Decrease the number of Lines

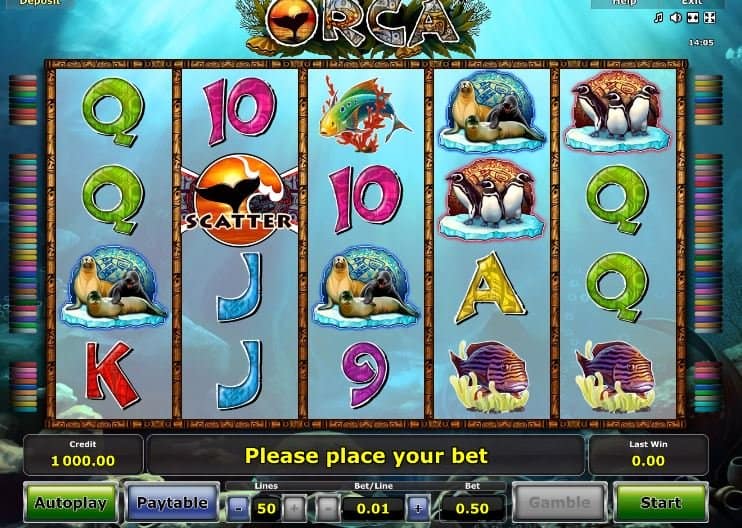238,509
